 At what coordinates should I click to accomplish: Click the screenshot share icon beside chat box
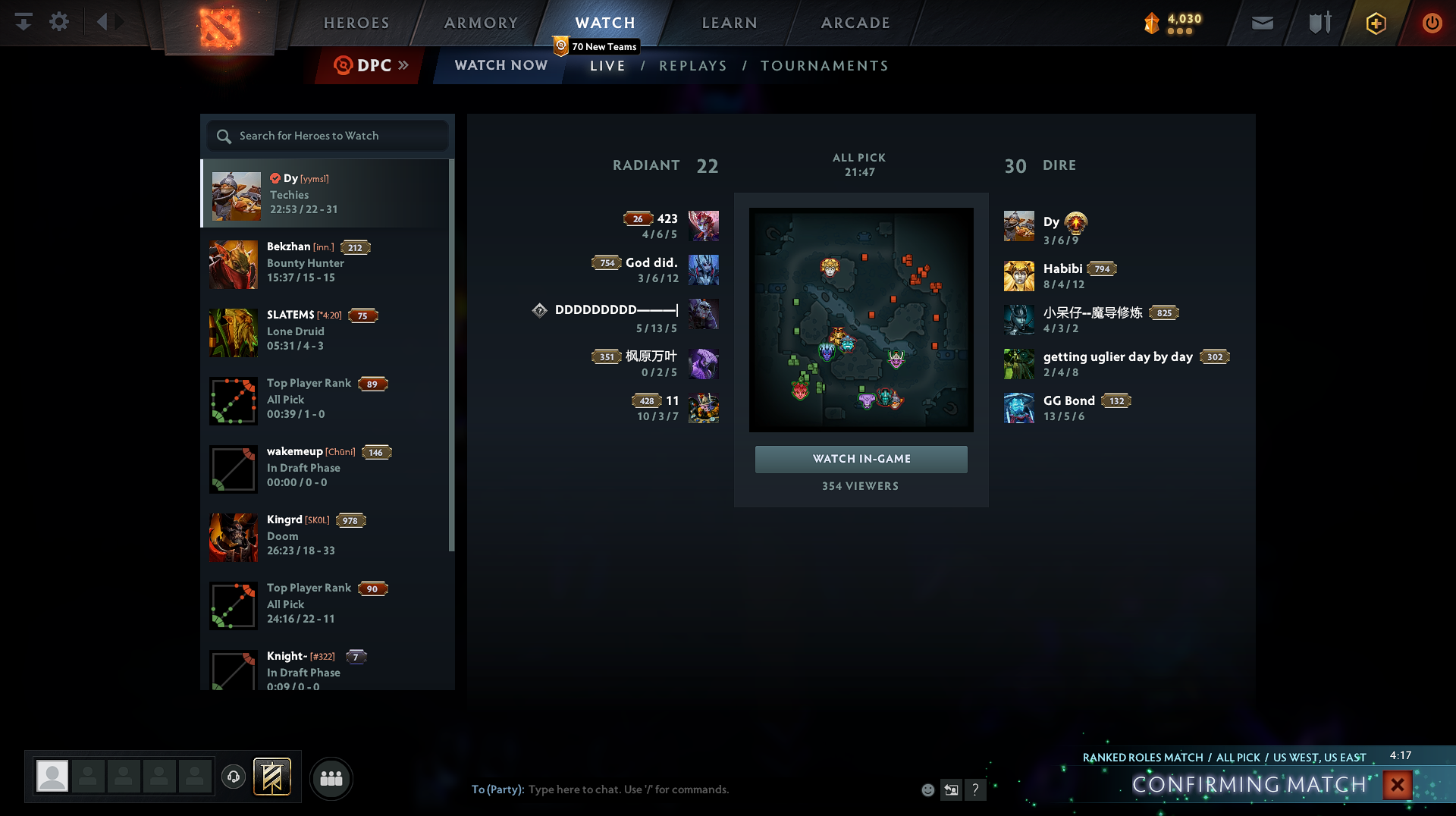pos(951,789)
